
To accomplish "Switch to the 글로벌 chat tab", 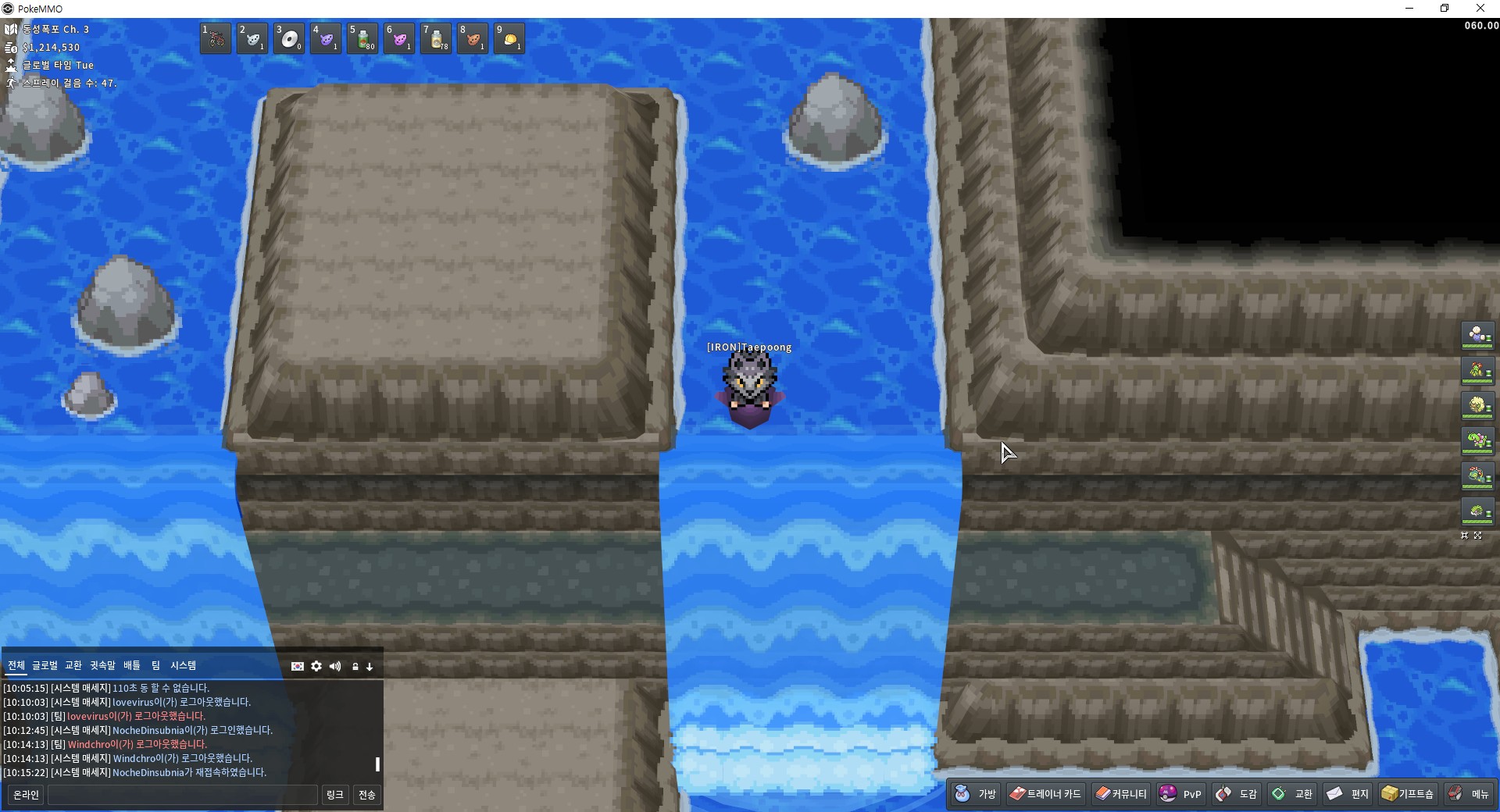I will (x=45, y=665).
